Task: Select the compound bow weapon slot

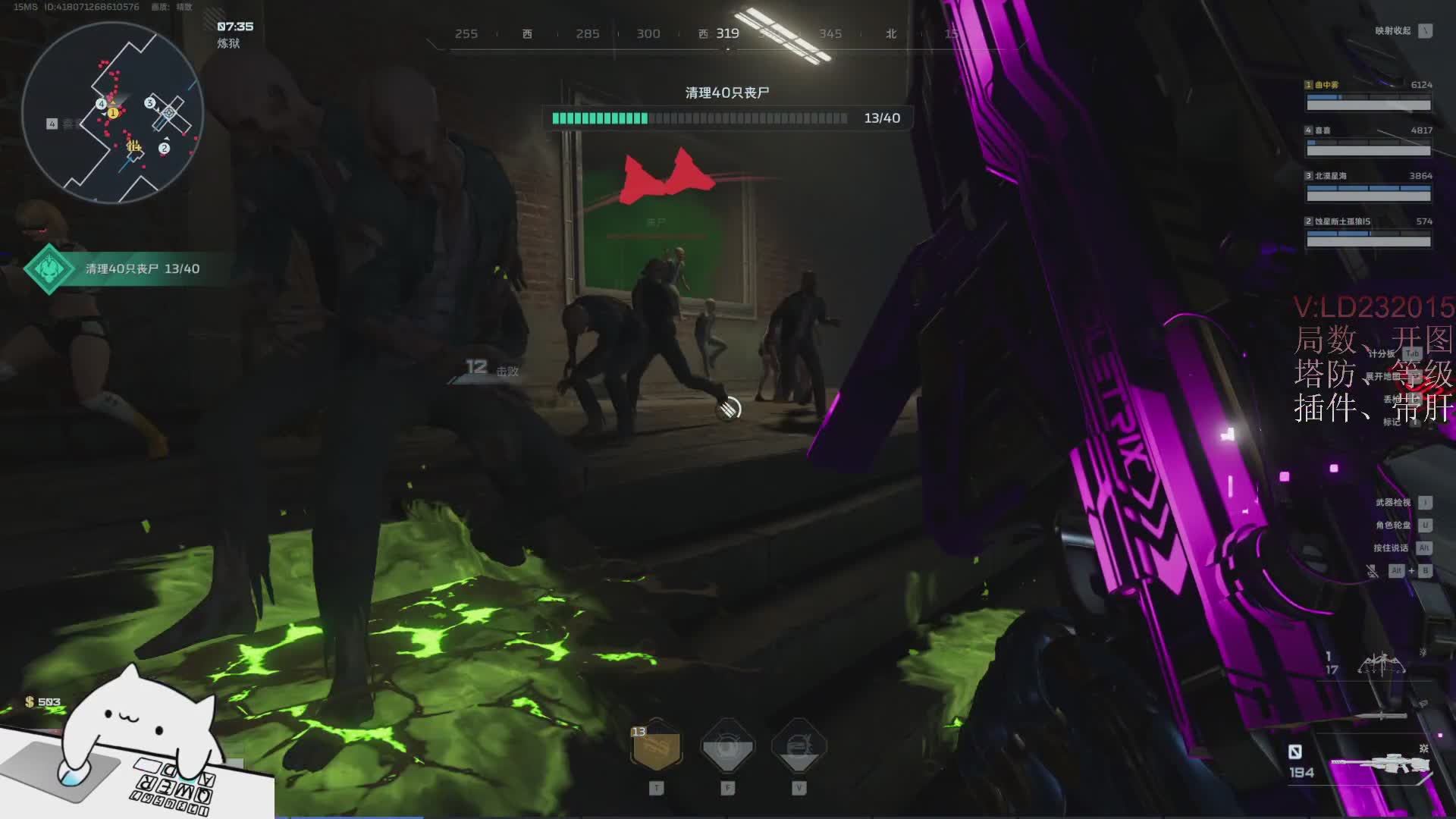Action: 1381,665
